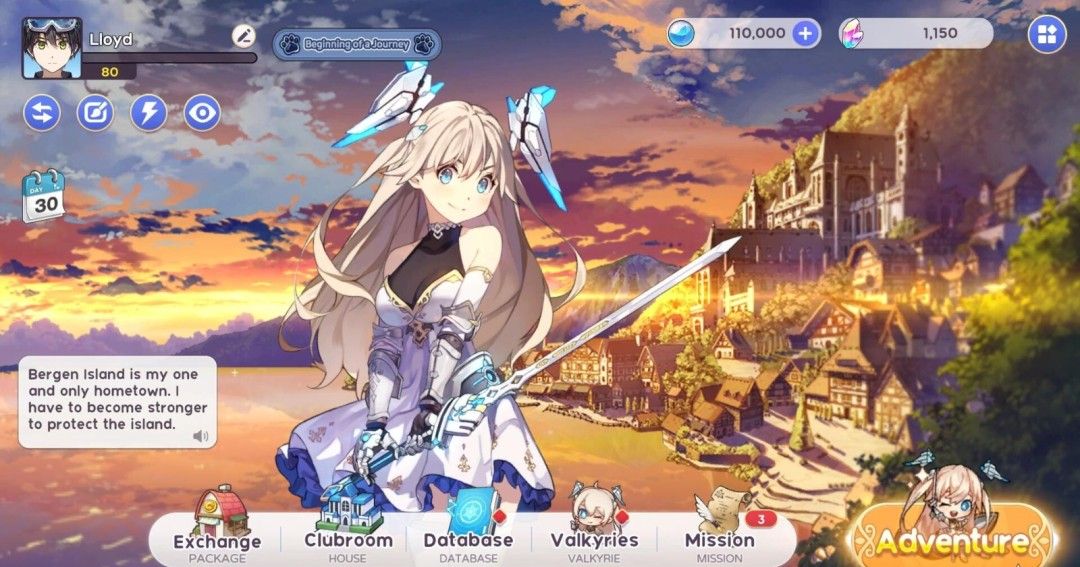Open the Exchange package menu
Viewport: 1080px width, 567px height.
(x=217, y=528)
